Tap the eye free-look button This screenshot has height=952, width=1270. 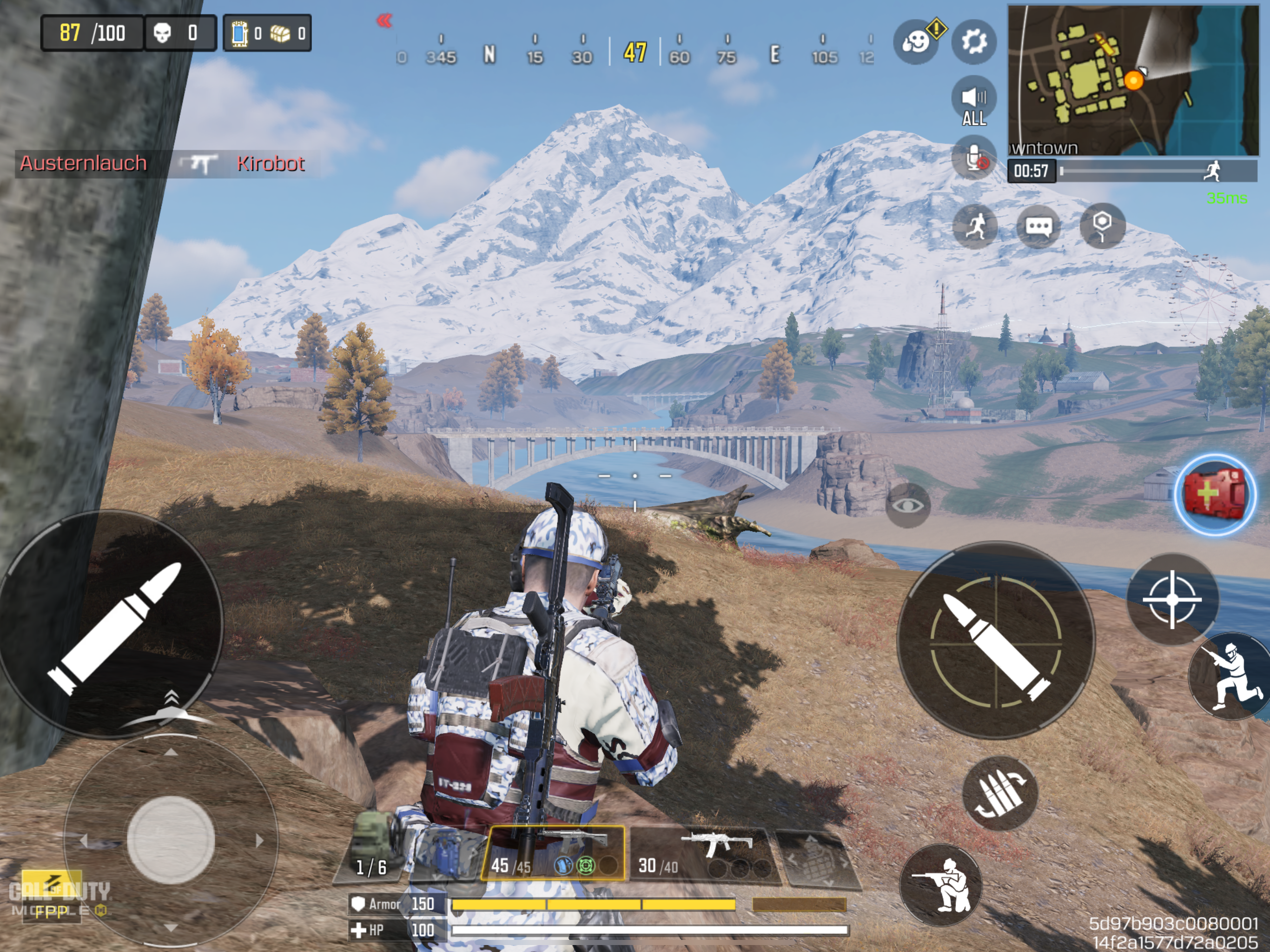[x=908, y=505]
